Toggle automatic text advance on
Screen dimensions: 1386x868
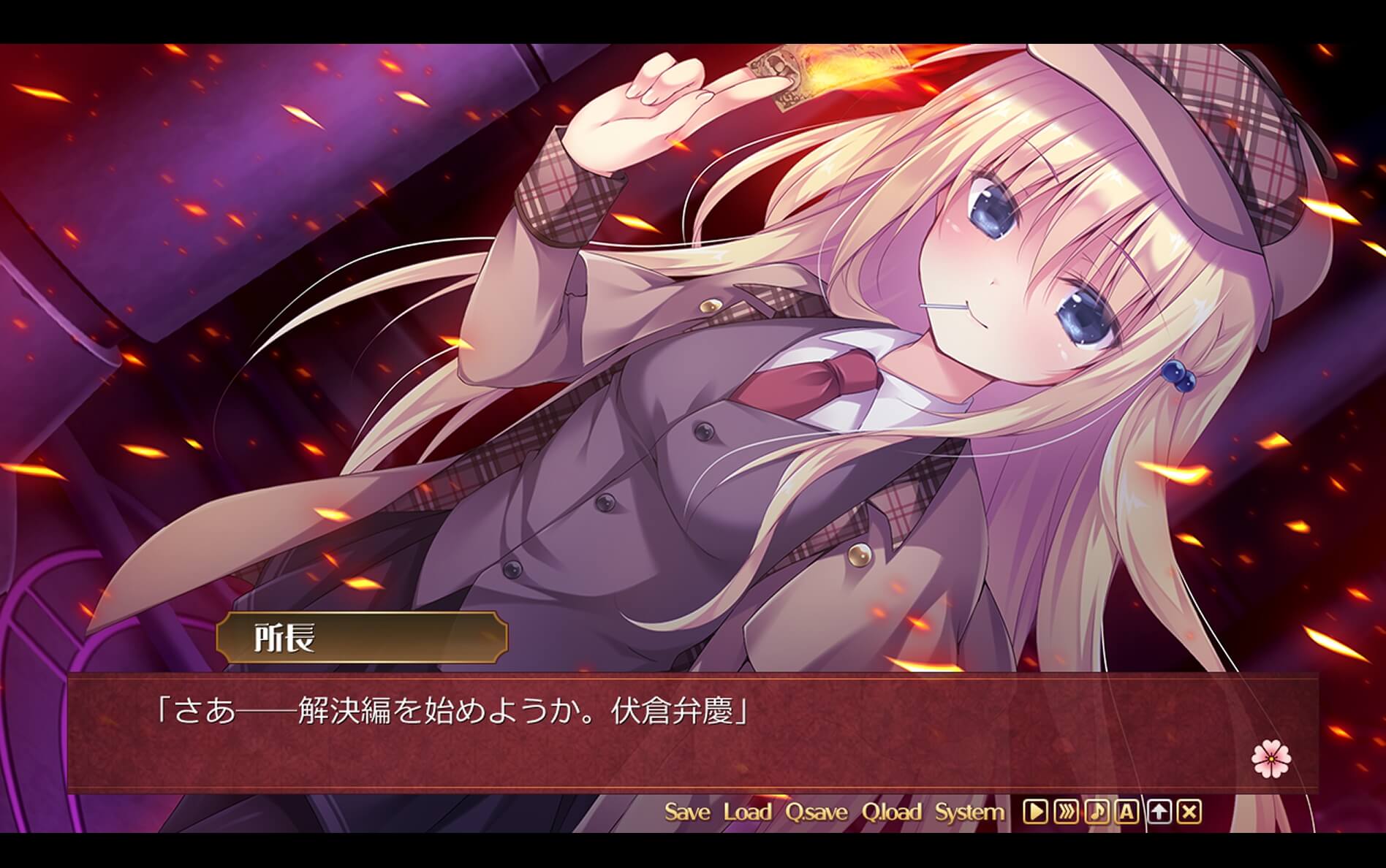(x=1126, y=811)
